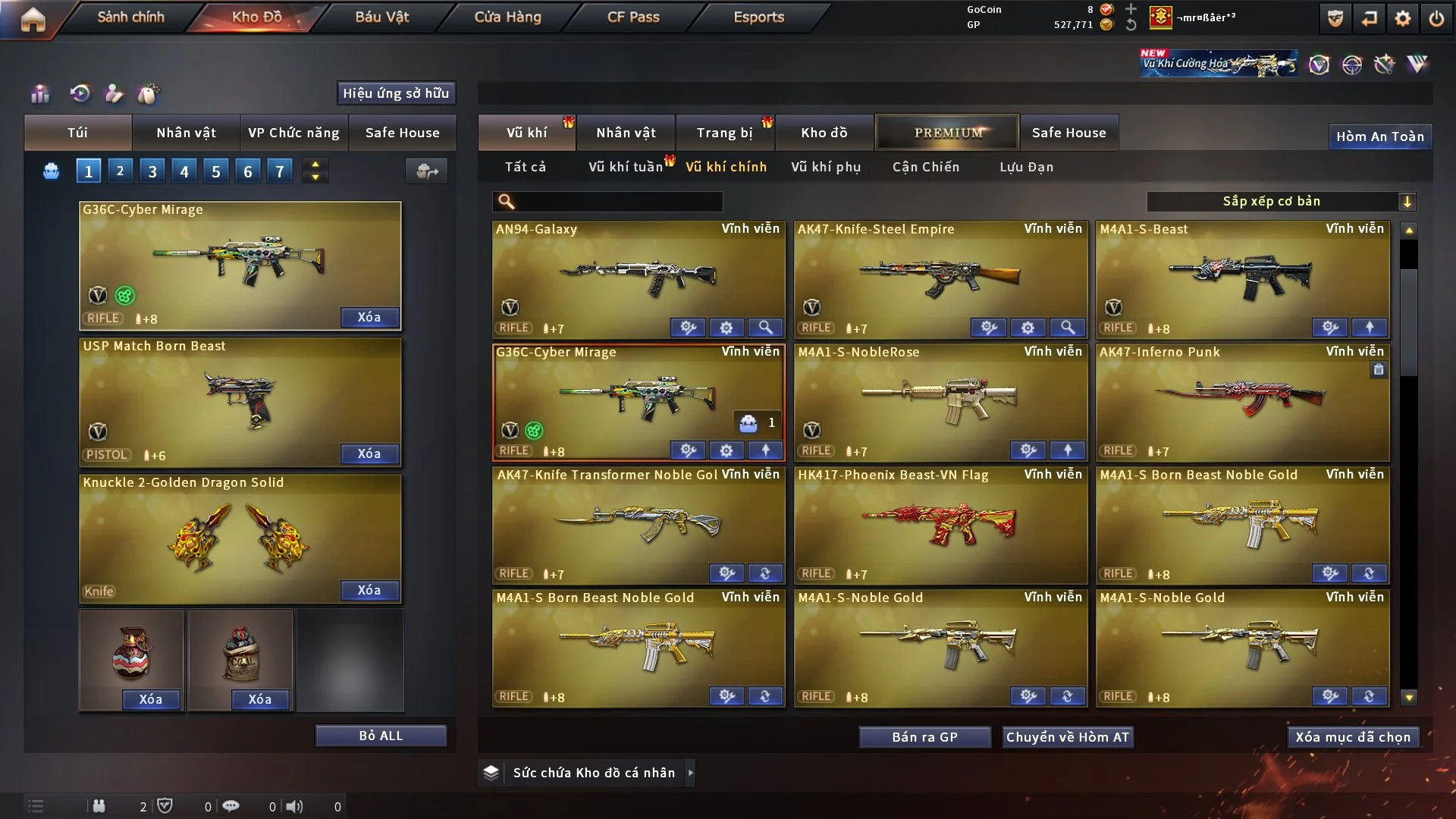Open the Sắp xếp cơ bản sort dropdown
Image resolution: width=1456 pixels, height=819 pixels.
(1281, 202)
